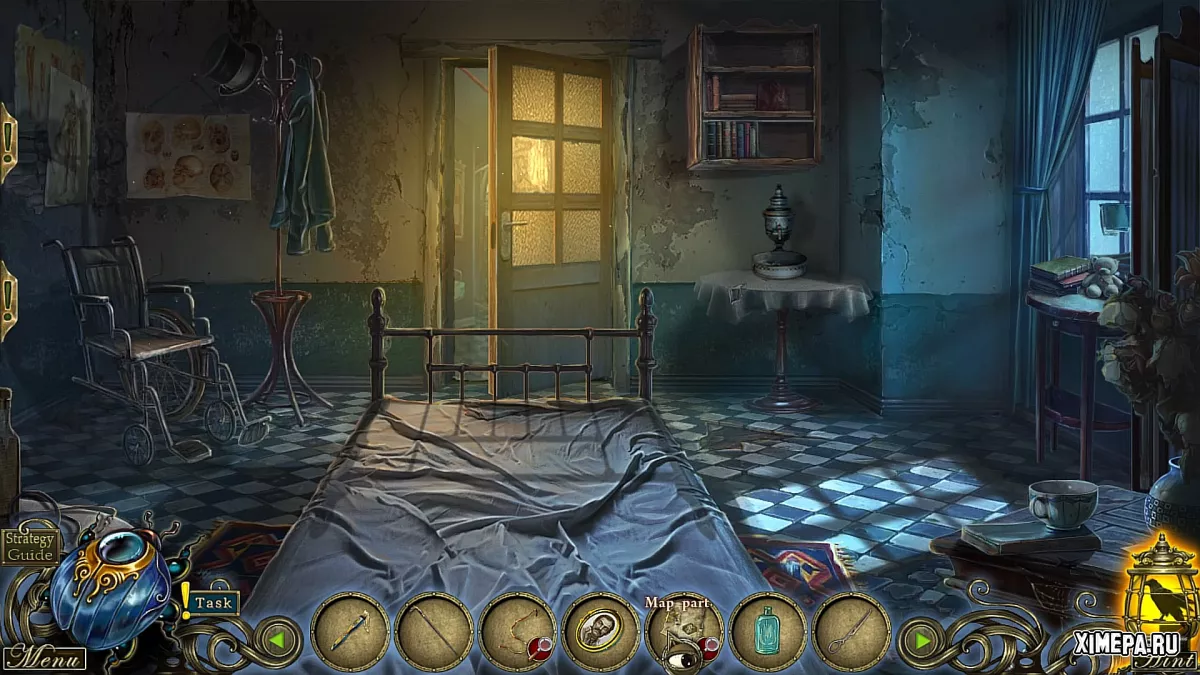Select the portrait medallion inventory item

coord(601,631)
